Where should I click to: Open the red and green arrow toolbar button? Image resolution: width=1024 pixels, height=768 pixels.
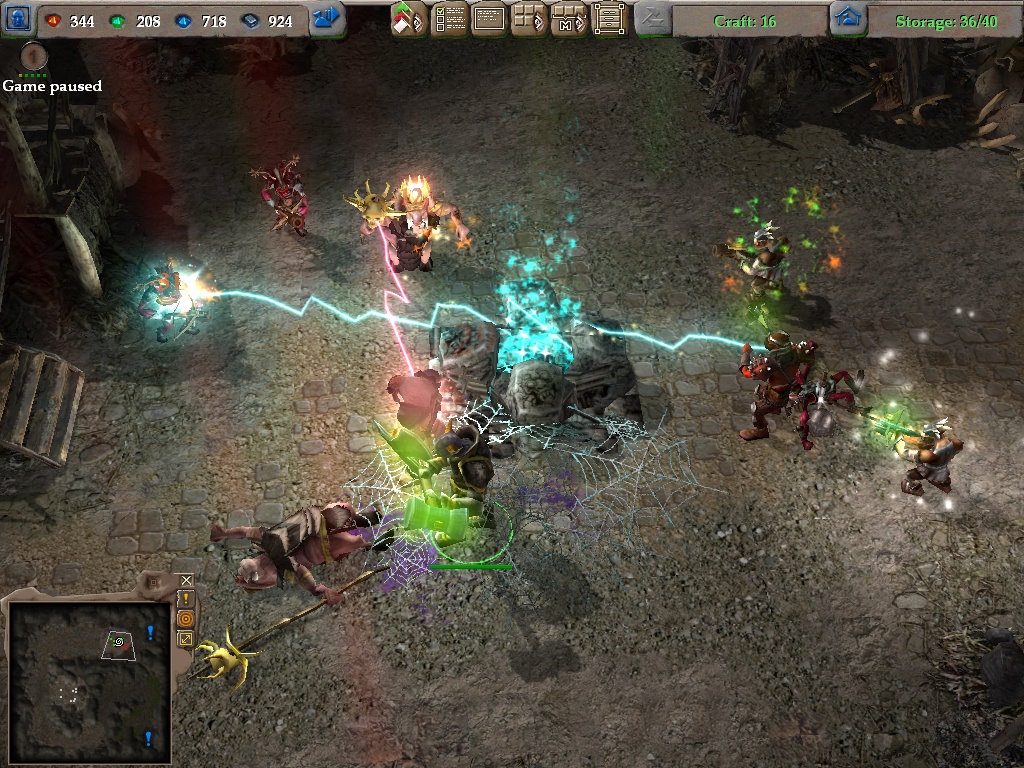click(x=409, y=19)
